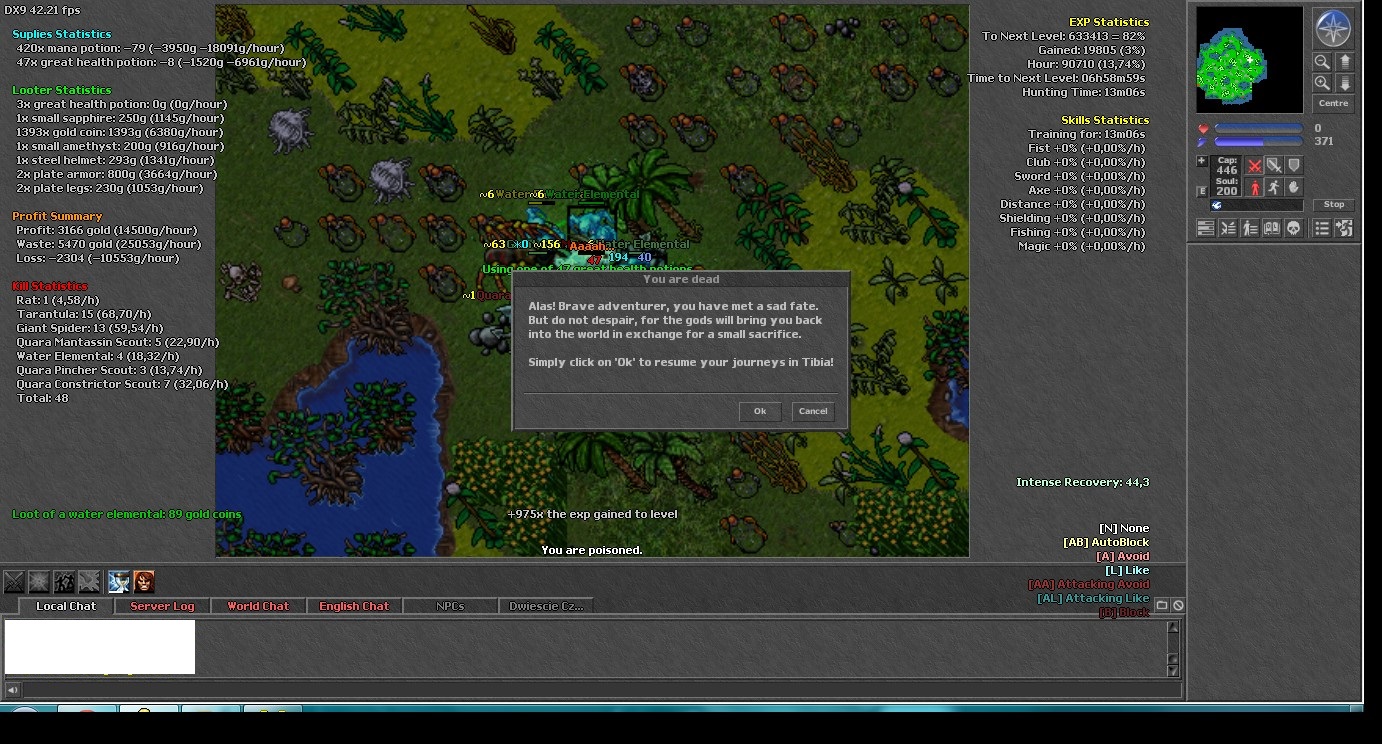Select the red crossed-swords offensive stance
This screenshot has height=744, width=1382.
point(1254,166)
